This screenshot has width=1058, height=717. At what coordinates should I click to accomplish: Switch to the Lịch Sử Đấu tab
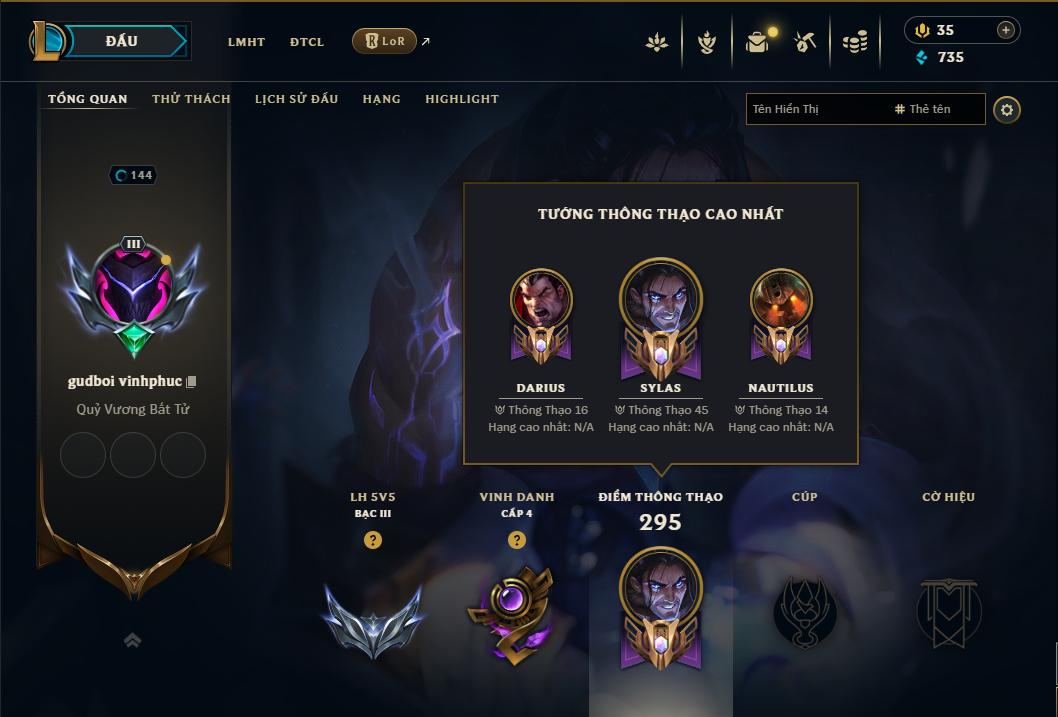[x=296, y=99]
